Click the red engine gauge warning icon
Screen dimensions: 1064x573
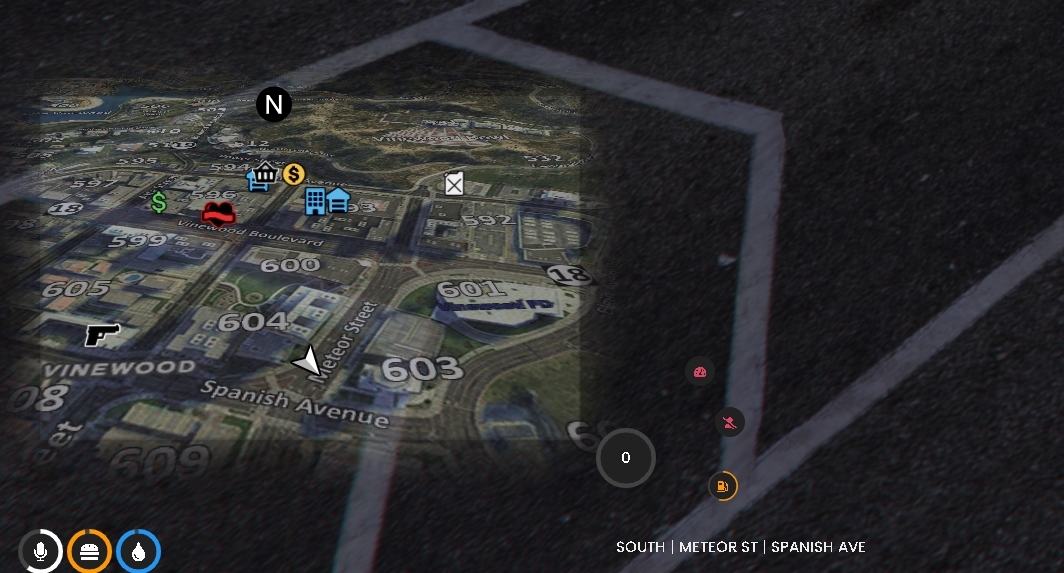point(700,372)
